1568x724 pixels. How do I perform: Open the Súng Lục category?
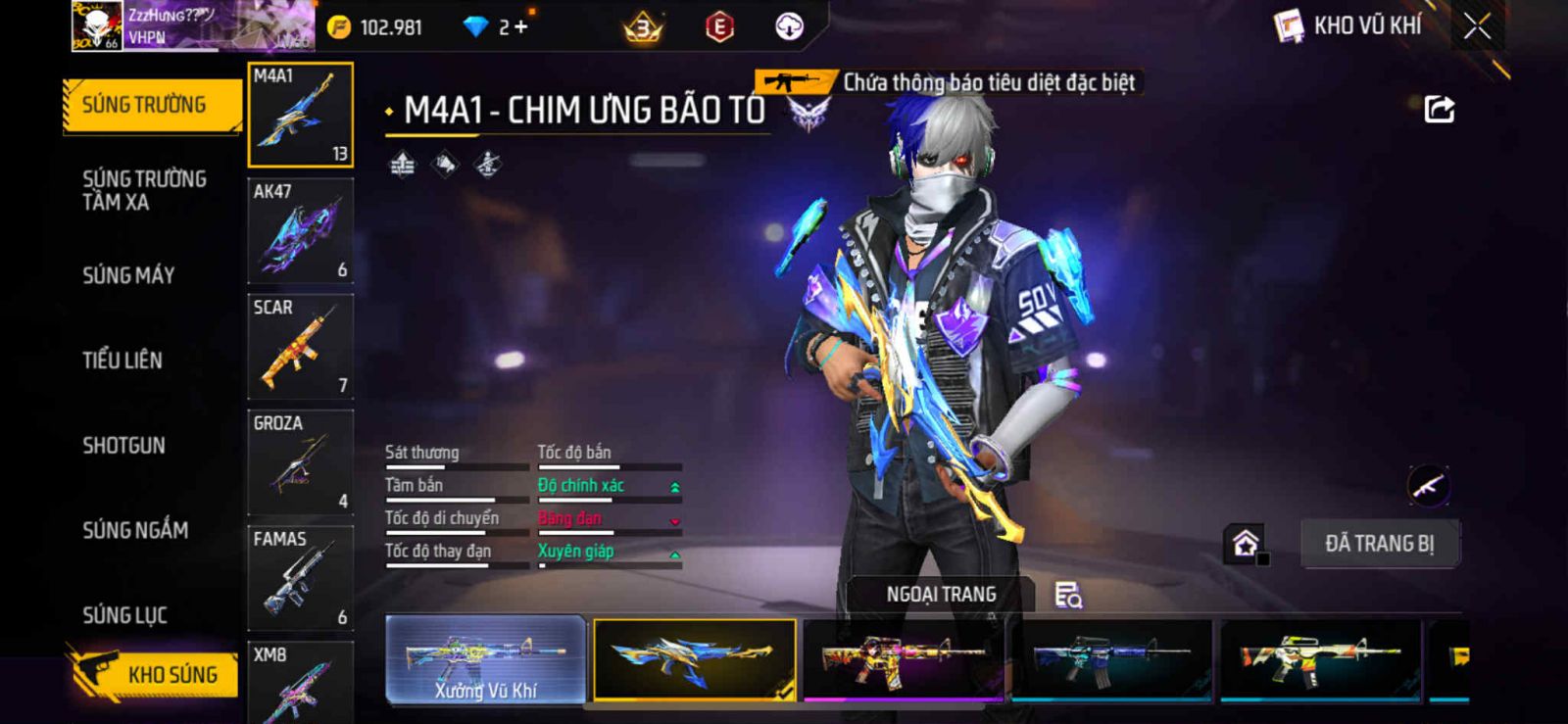(124, 615)
